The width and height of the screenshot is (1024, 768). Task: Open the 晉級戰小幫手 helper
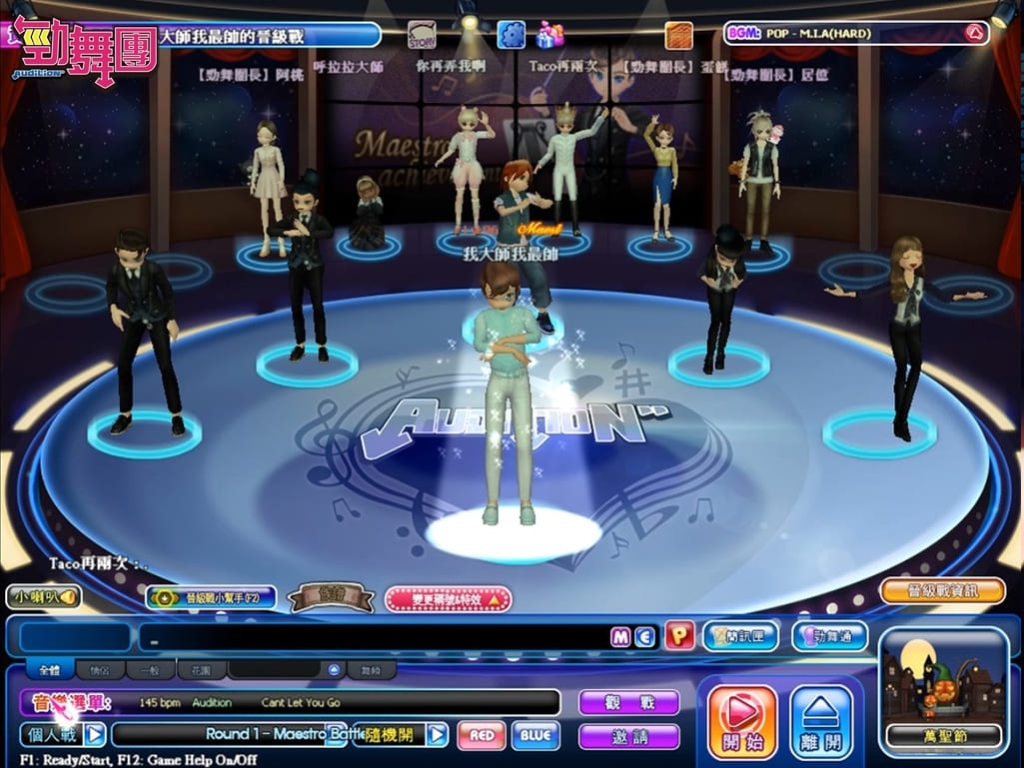pyautogui.click(x=210, y=597)
